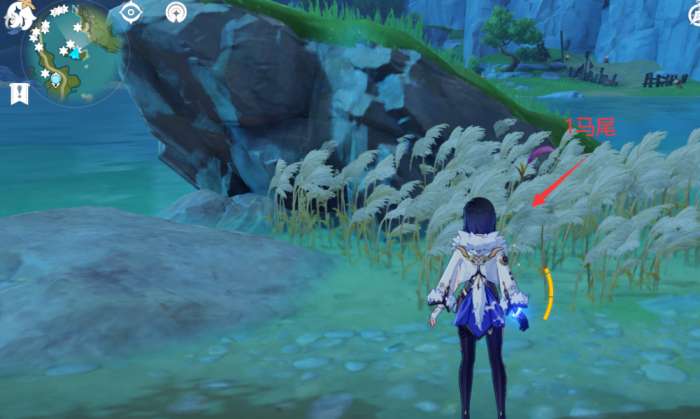This screenshot has height=419, width=700.
Task: Activate the eye-shaped Elemental Sight icon
Action: tap(131, 12)
